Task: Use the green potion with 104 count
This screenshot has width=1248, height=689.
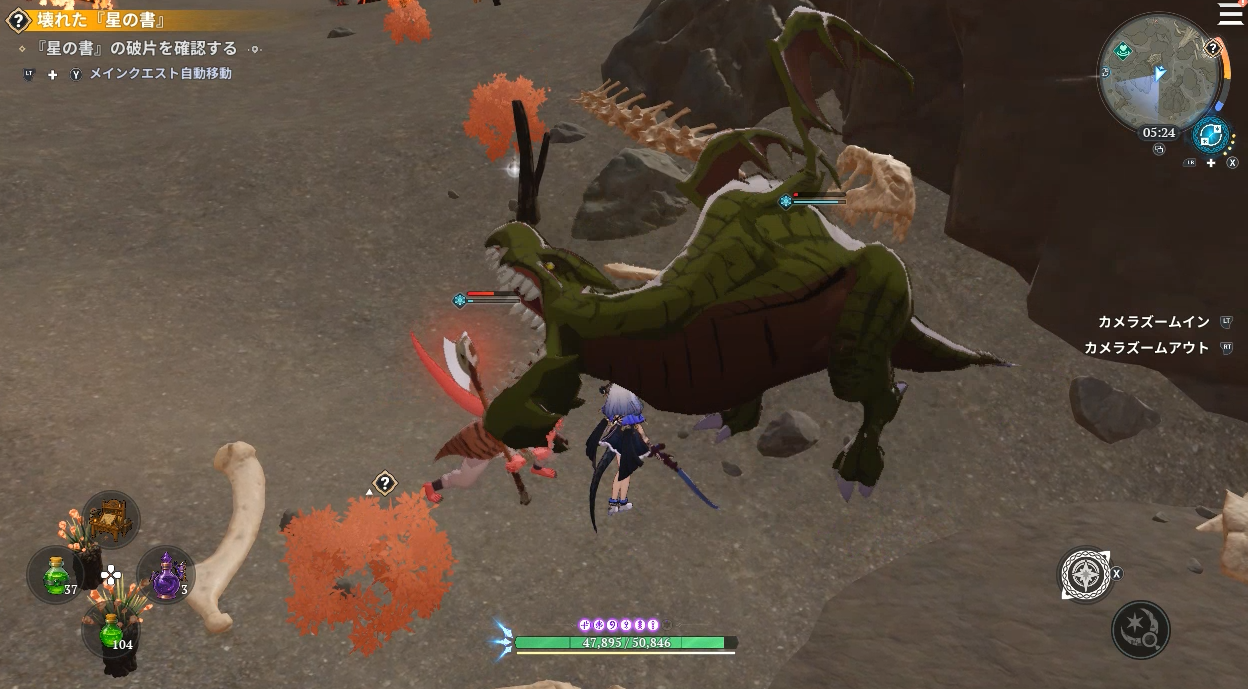Action: tap(110, 630)
